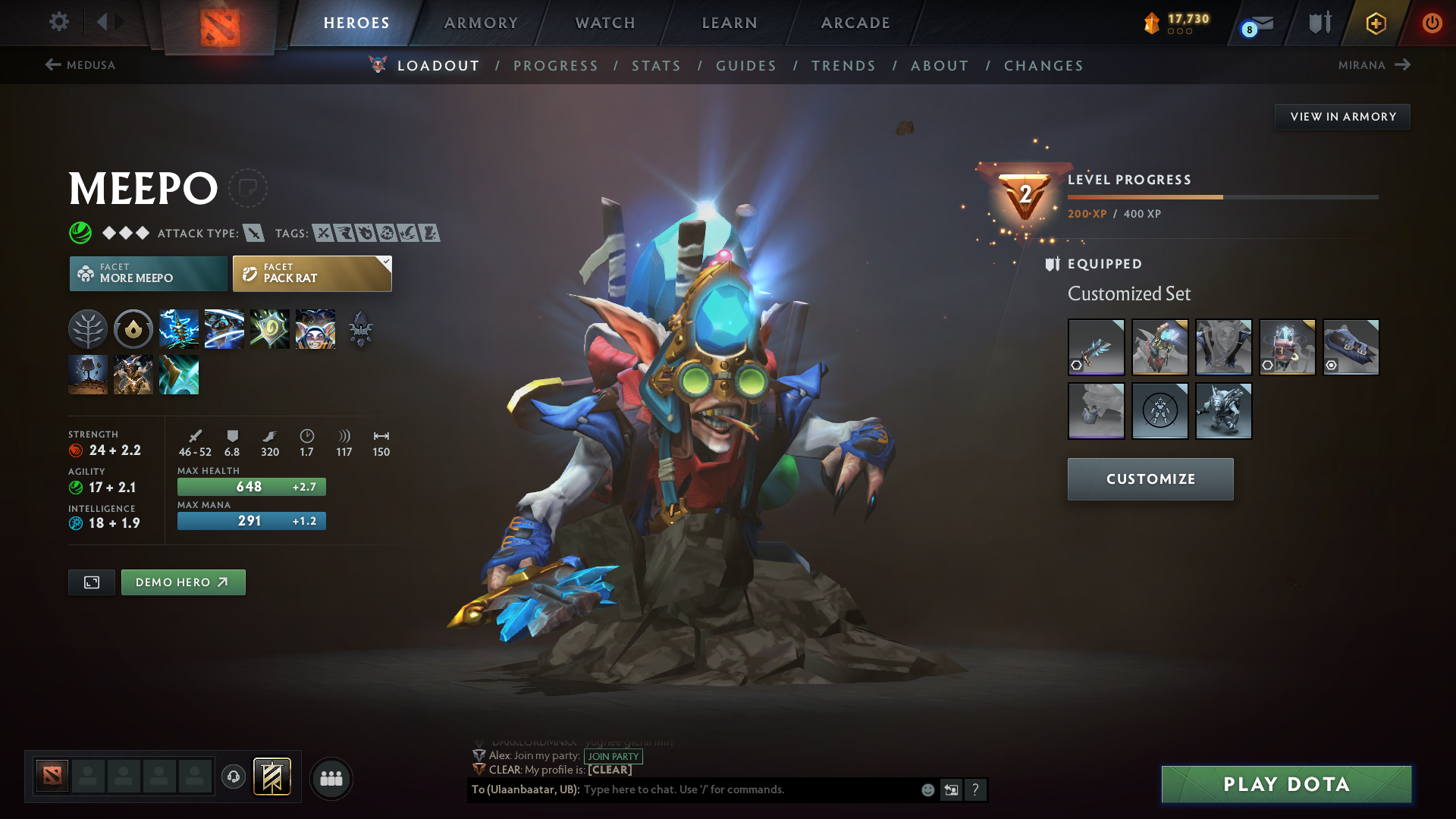Open the STATS section for Meepo
Screen dimensions: 1456x819
point(656,66)
